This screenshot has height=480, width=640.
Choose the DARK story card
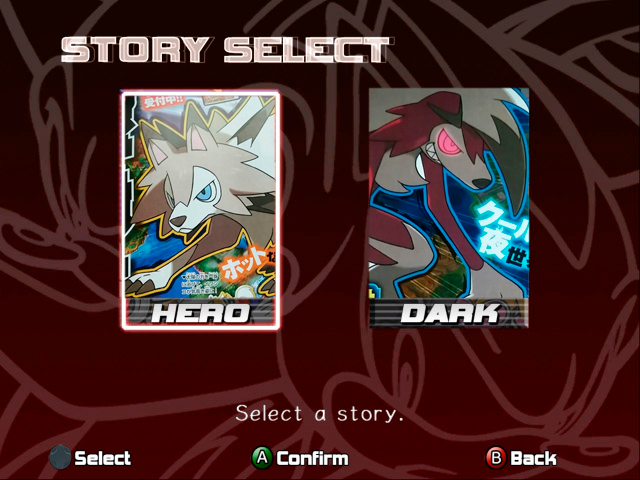point(448,208)
